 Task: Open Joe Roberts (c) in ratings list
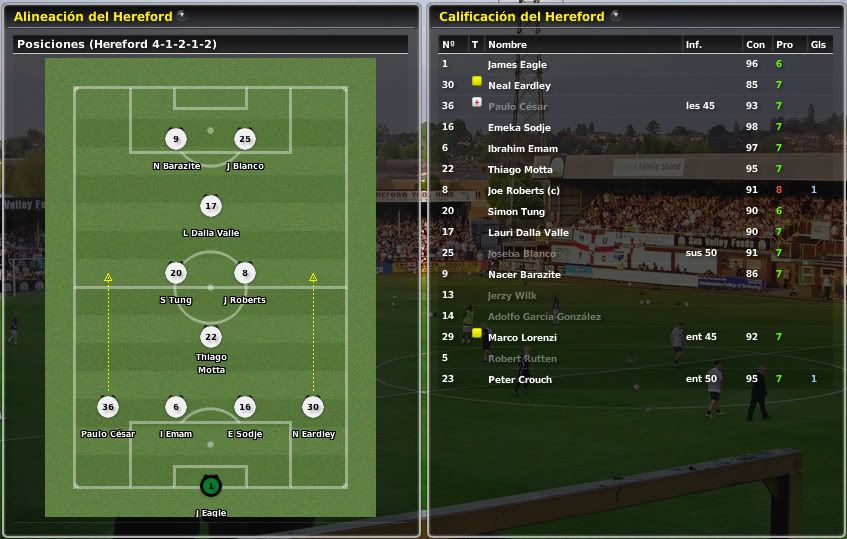pyautogui.click(x=523, y=191)
